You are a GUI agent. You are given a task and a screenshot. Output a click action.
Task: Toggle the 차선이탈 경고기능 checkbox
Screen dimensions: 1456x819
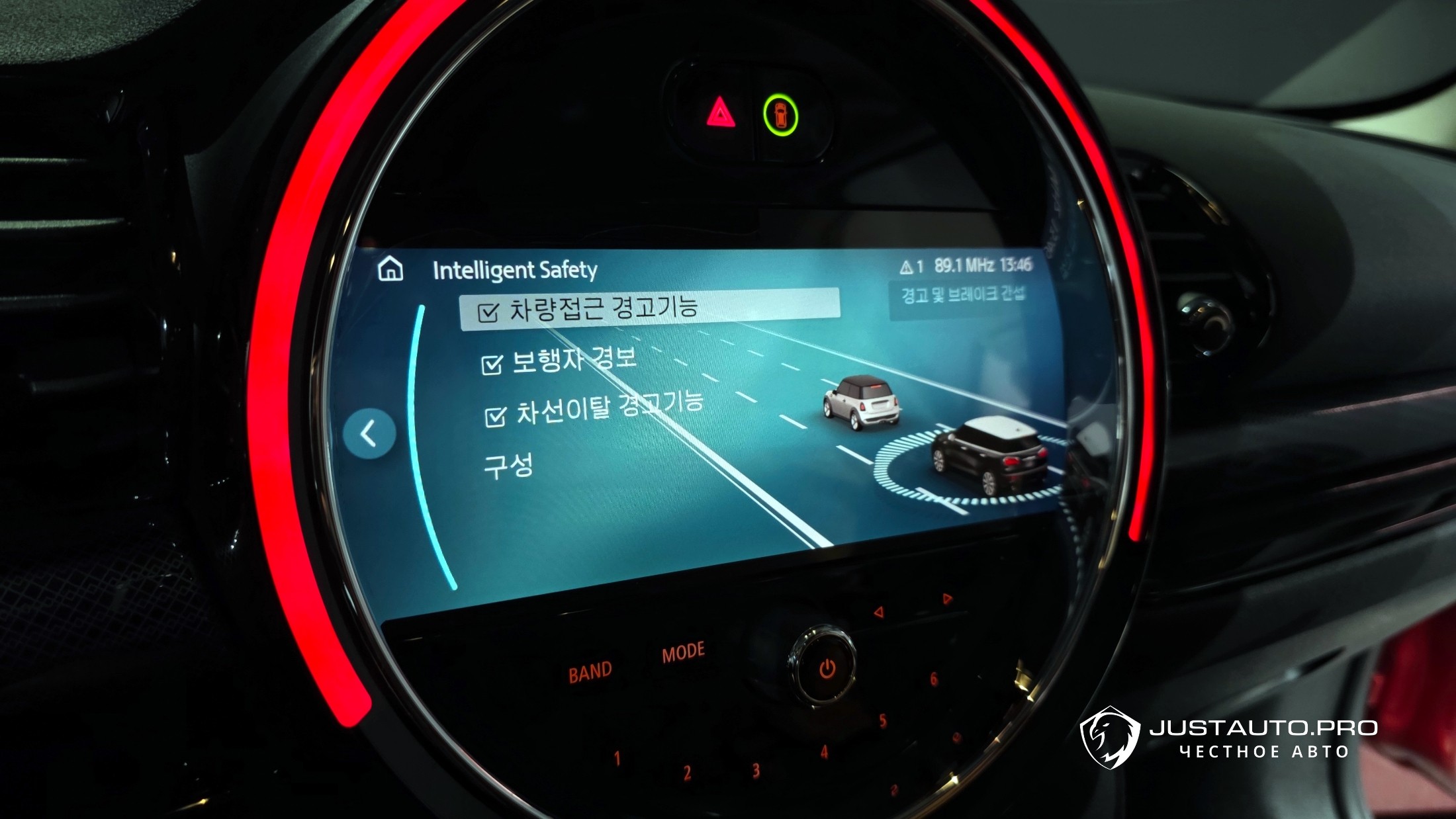pyautogui.click(x=495, y=417)
